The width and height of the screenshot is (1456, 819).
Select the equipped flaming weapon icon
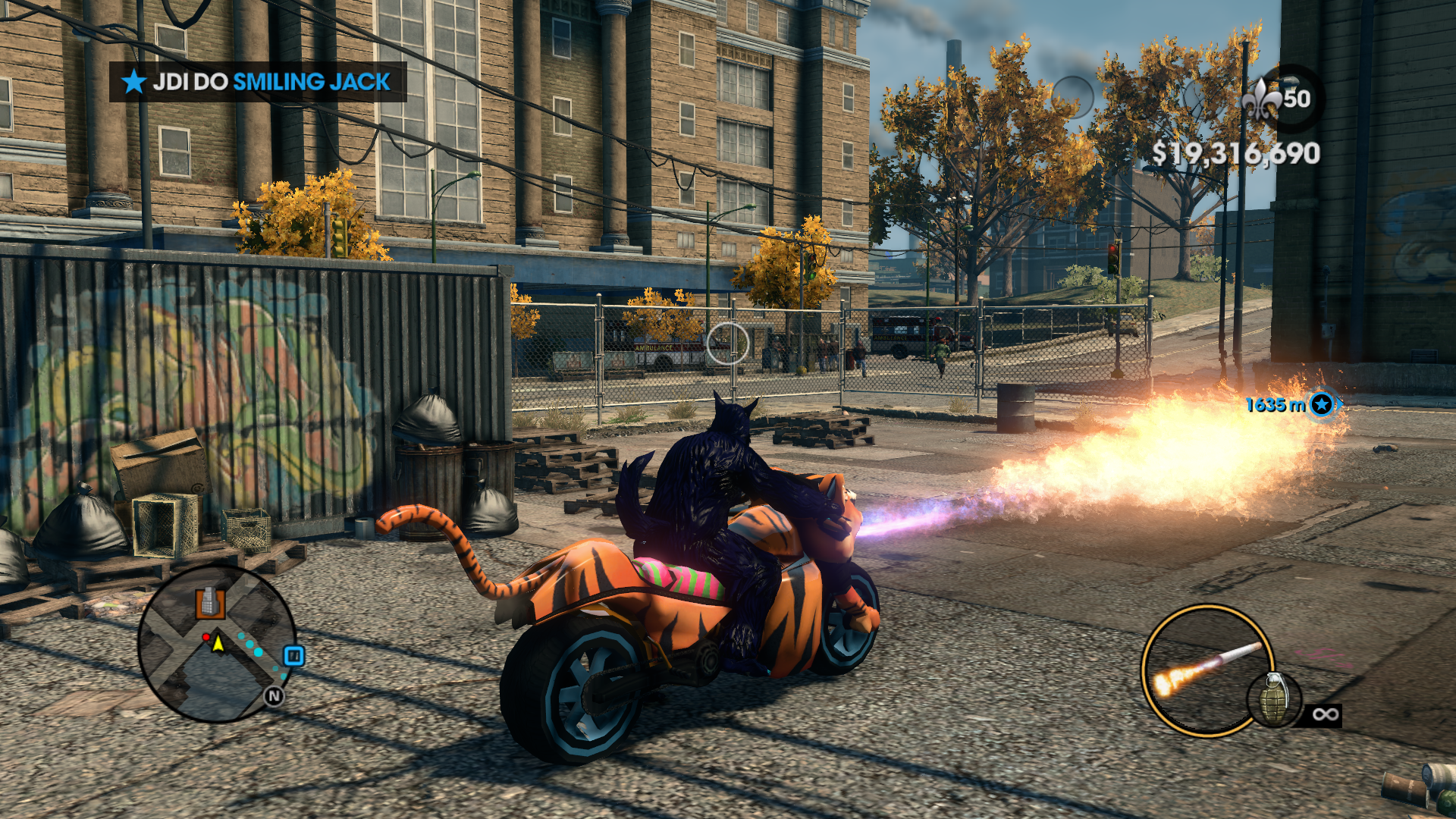click(x=1205, y=669)
